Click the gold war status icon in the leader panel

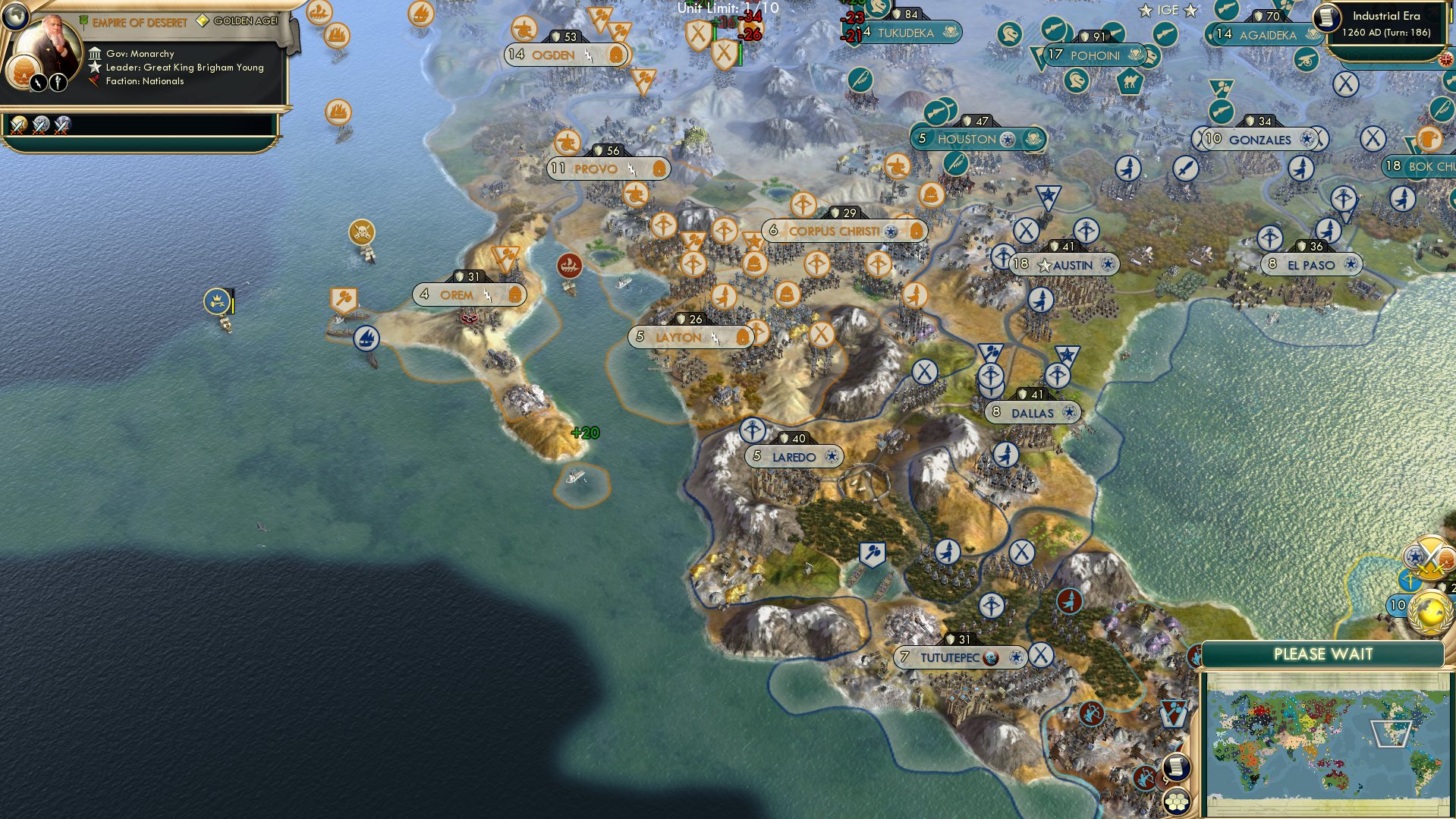click(x=17, y=124)
